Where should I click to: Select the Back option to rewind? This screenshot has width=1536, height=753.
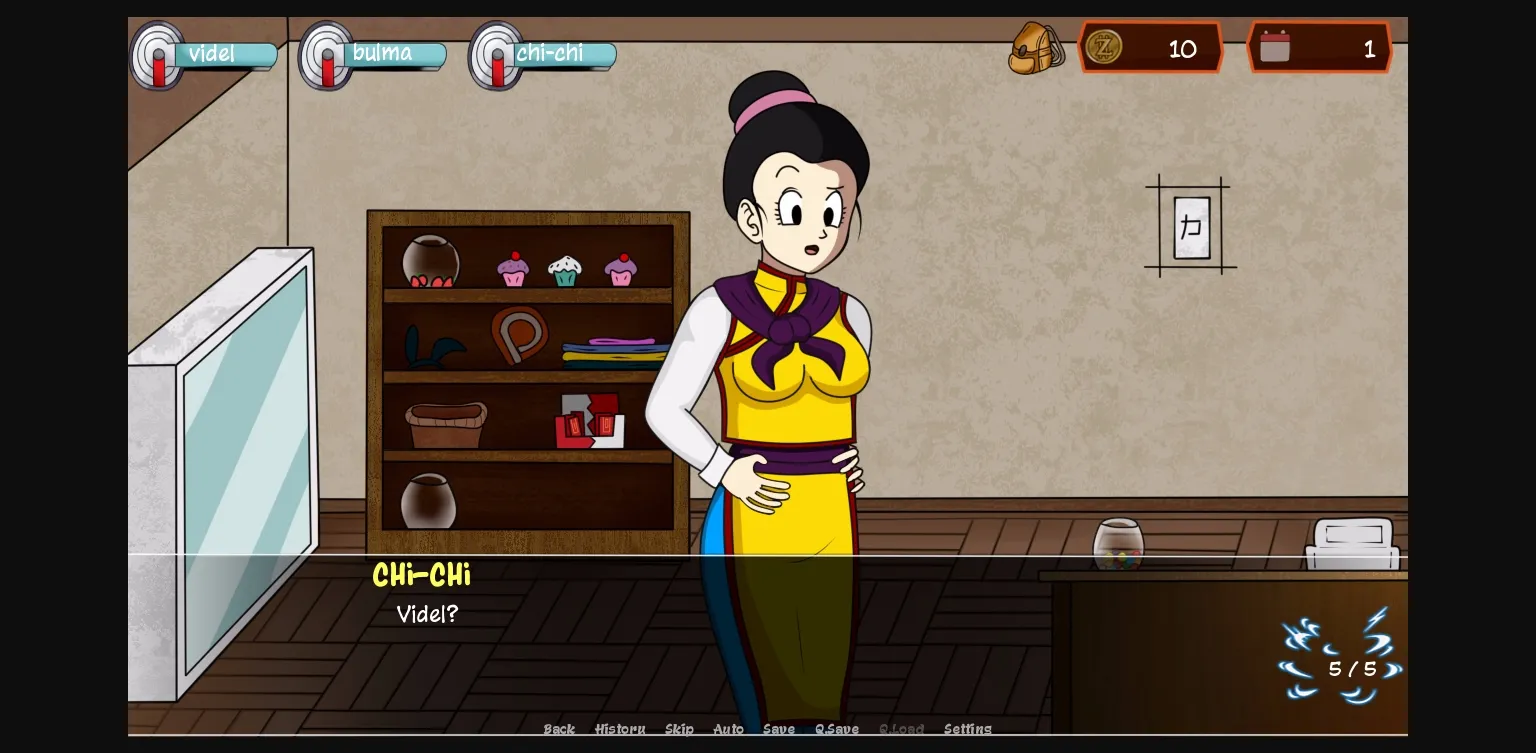pos(558,729)
